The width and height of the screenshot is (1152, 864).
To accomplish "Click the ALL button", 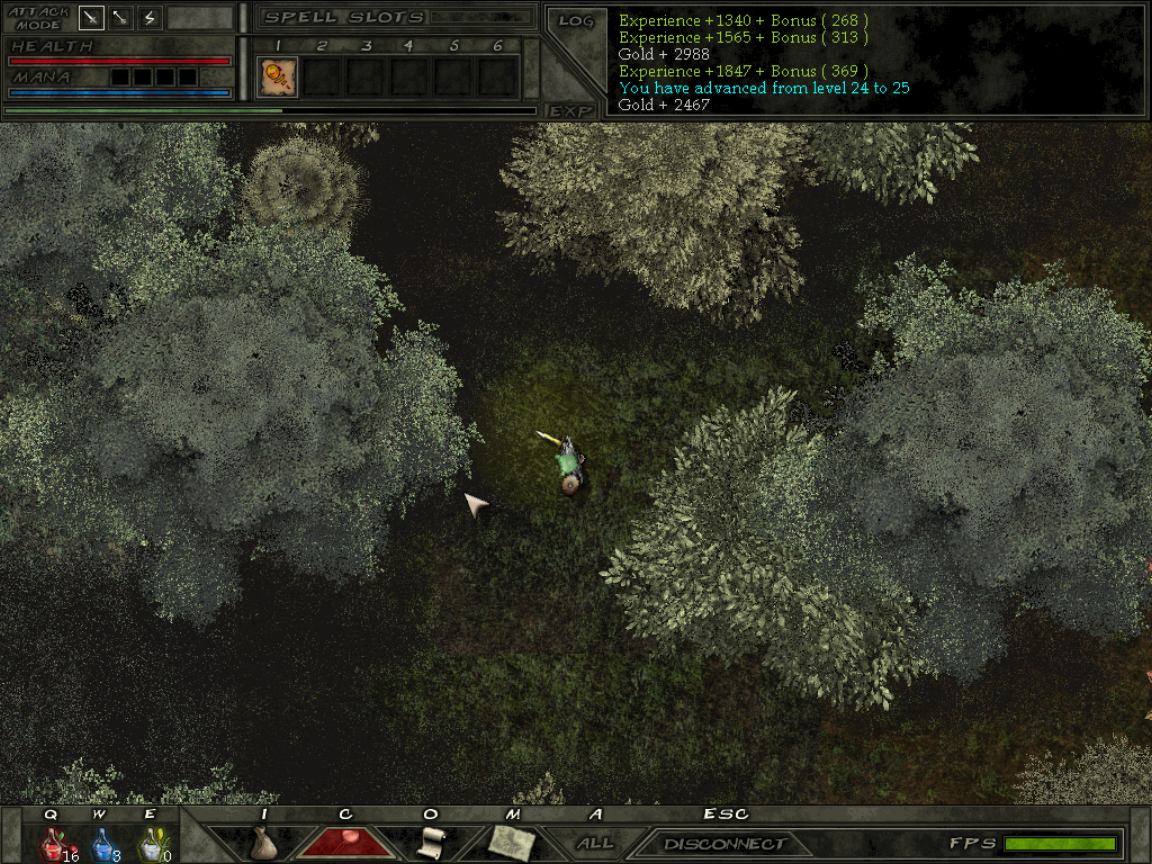I will click(x=596, y=843).
